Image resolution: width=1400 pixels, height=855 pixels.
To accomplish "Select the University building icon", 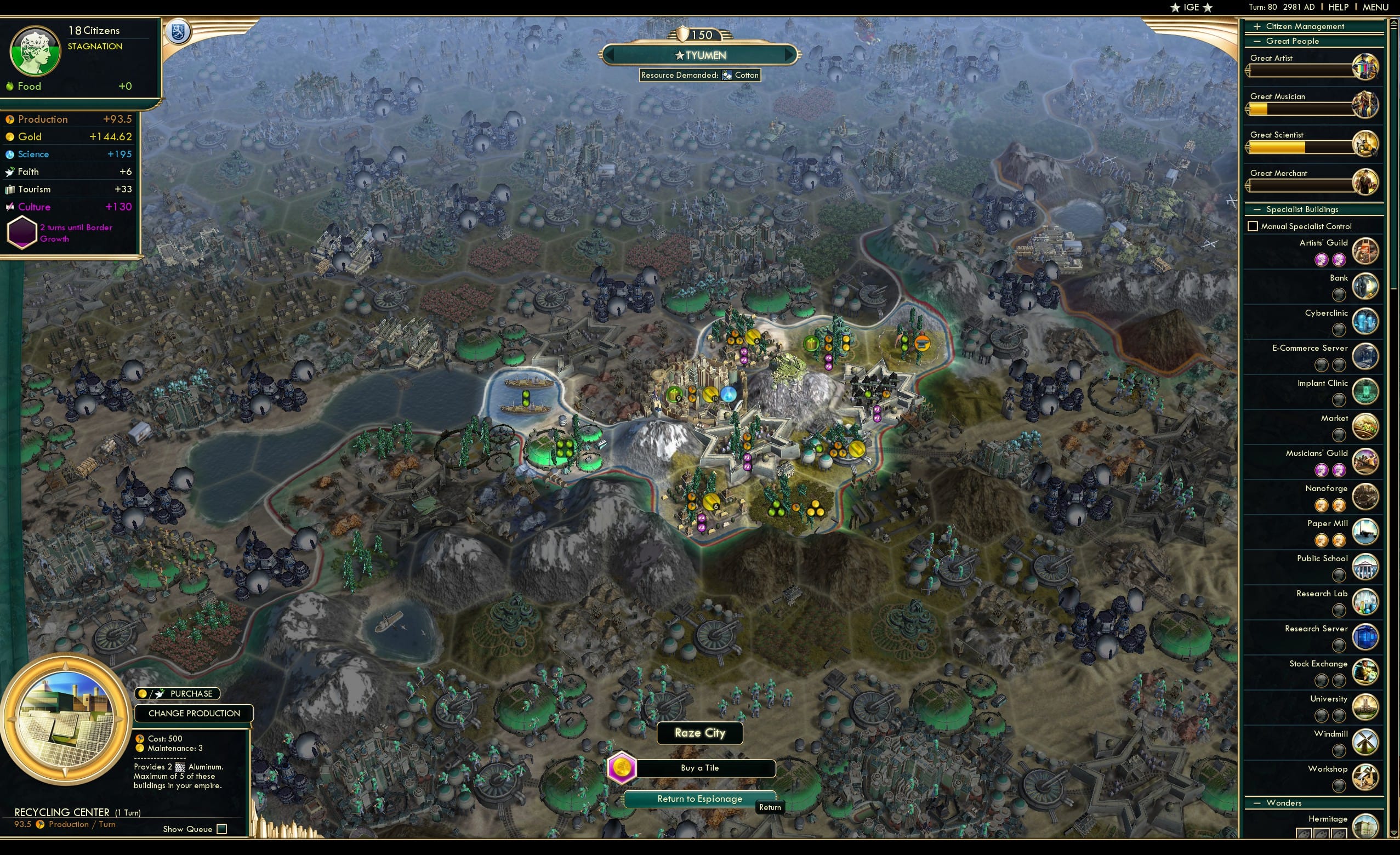I will (1366, 707).
